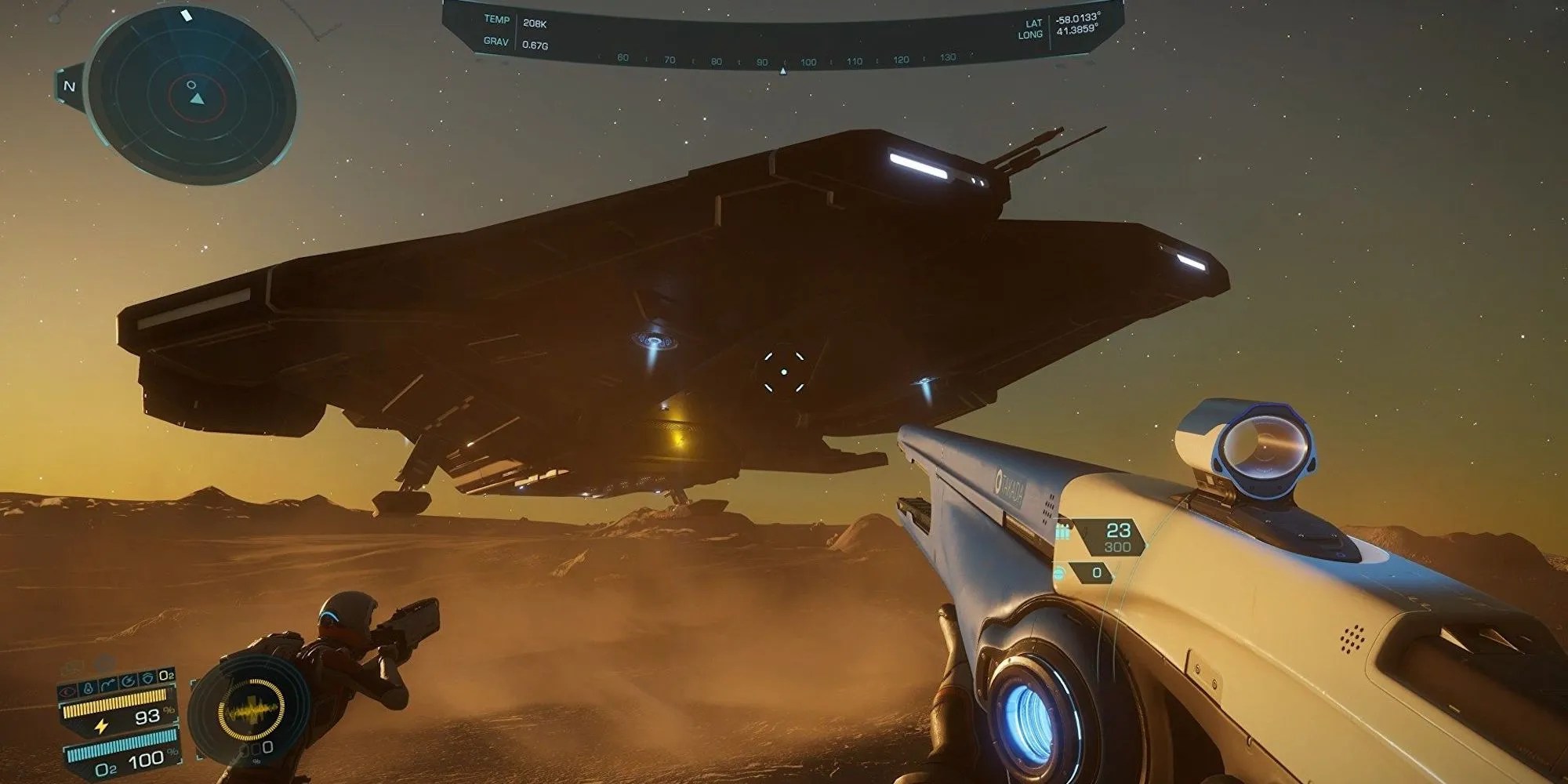Screen dimensions: 1568x784
Task: Click the O2 icon on the suit status panel
Action: tap(166, 675)
